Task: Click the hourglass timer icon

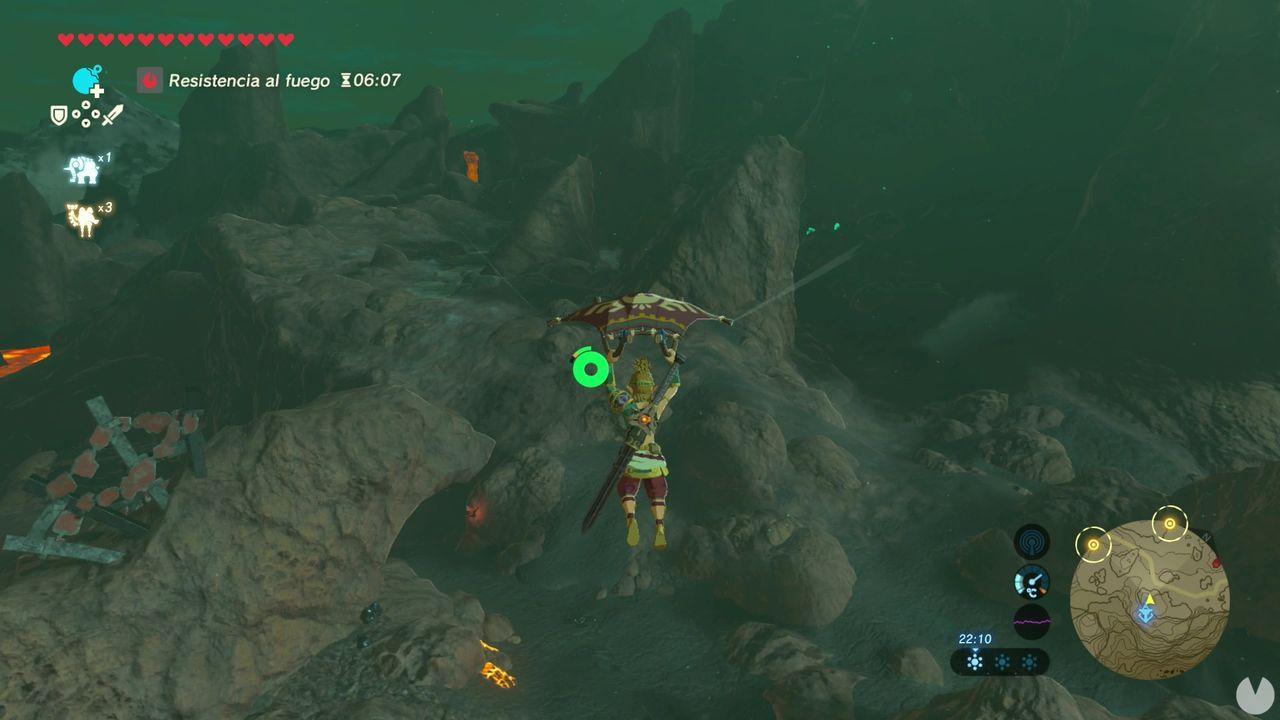Action: [x=344, y=80]
